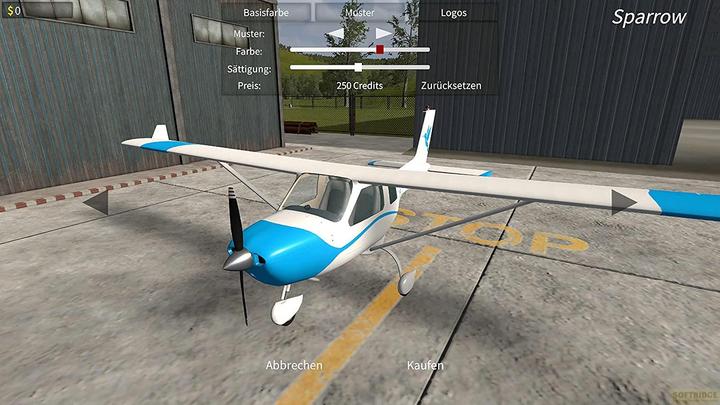The height and width of the screenshot is (405, 720).
Task: Reset the design with Zurücksetzen
Action: [451, 86]
